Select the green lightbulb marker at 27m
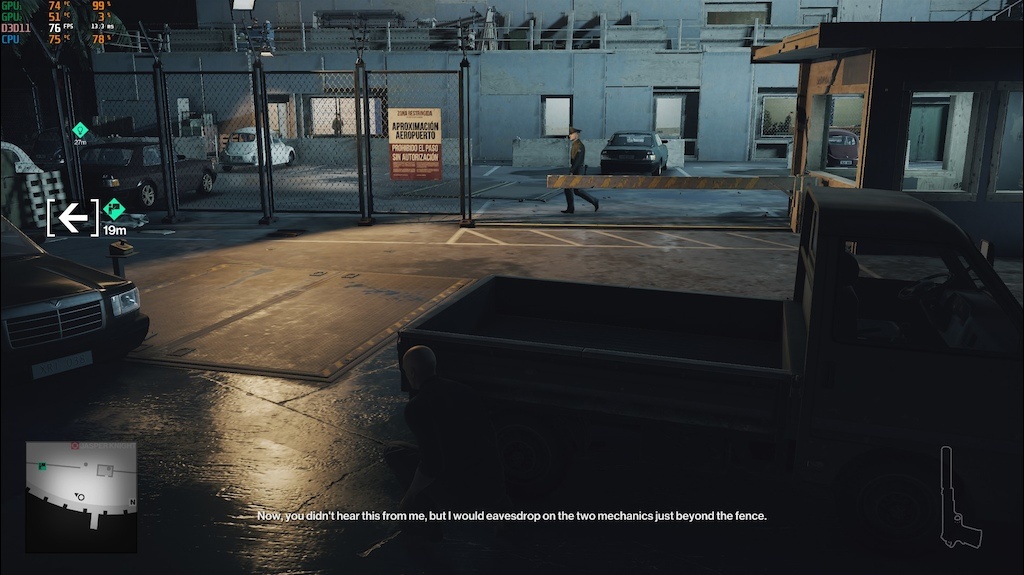The width and height of the screenshot is (1024, 575). point(80,129)
